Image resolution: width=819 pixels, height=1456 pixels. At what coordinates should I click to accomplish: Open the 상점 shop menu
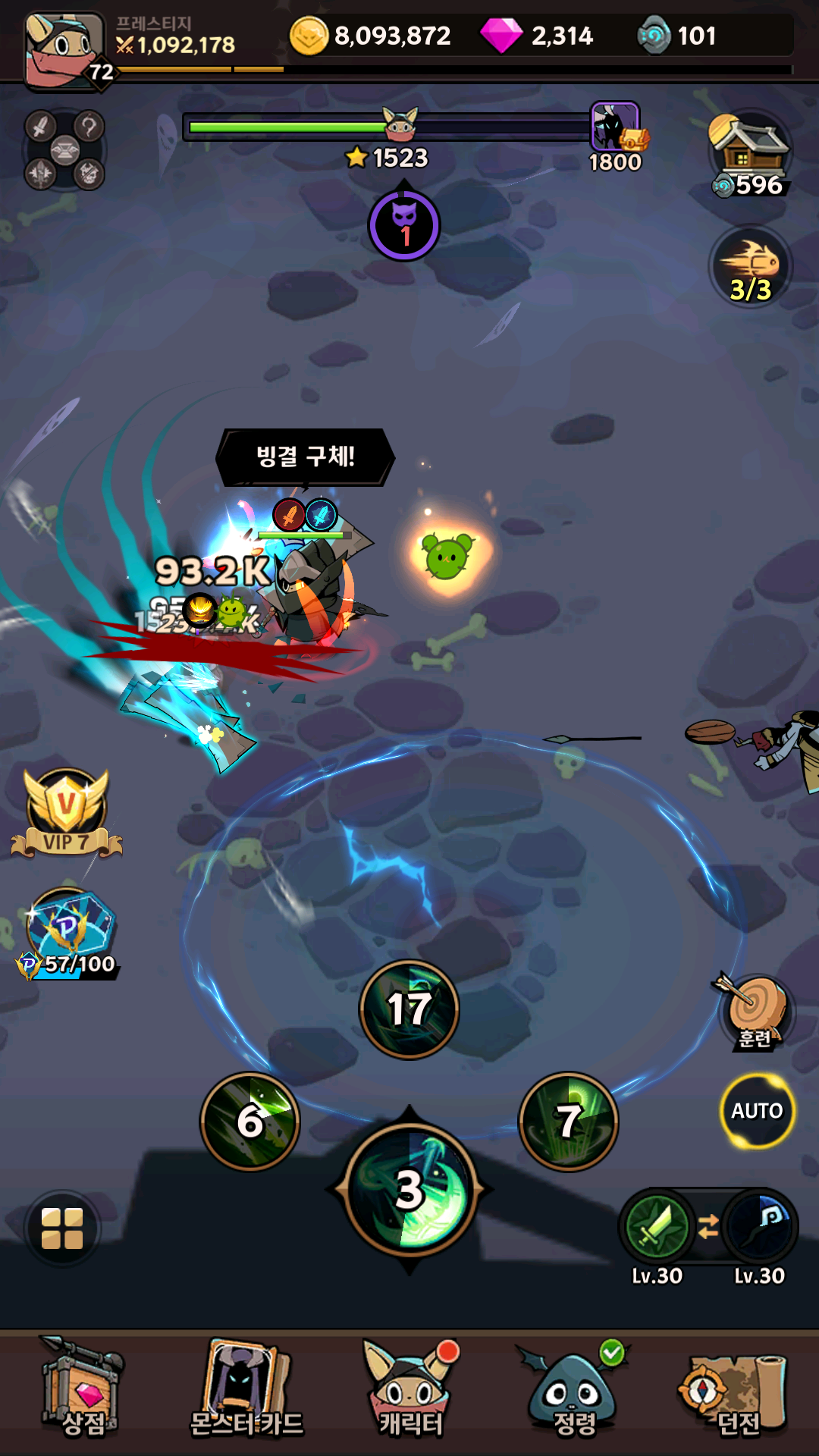82,1392
